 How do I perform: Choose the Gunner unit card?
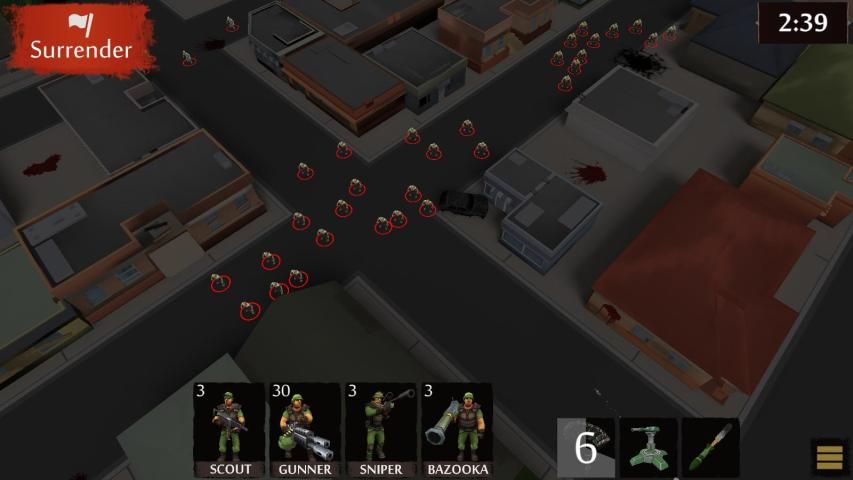(x=305, y=430)
